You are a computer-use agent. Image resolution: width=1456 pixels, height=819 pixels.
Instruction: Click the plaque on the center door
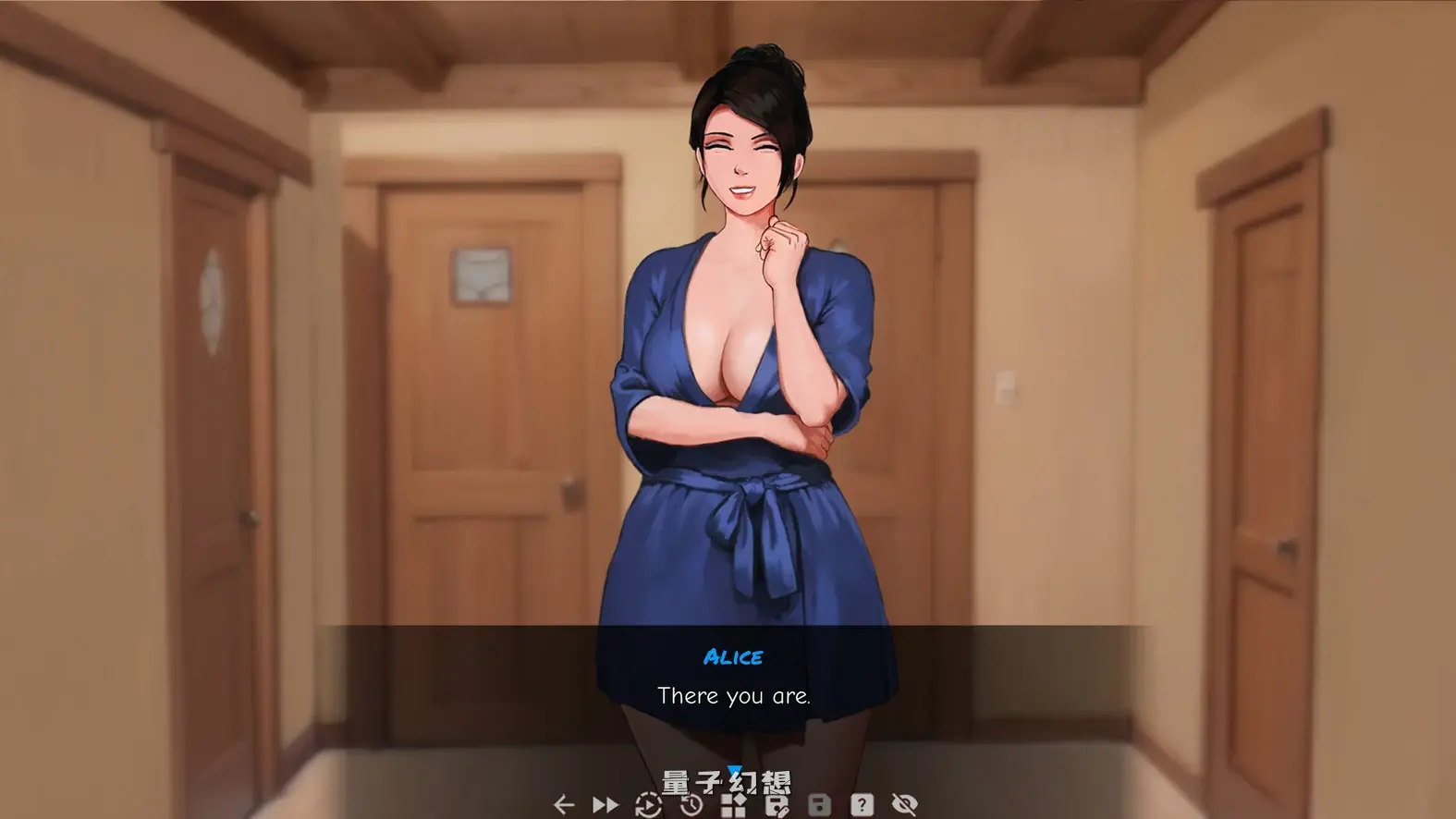pyautogui.click(x=482, y=275)
